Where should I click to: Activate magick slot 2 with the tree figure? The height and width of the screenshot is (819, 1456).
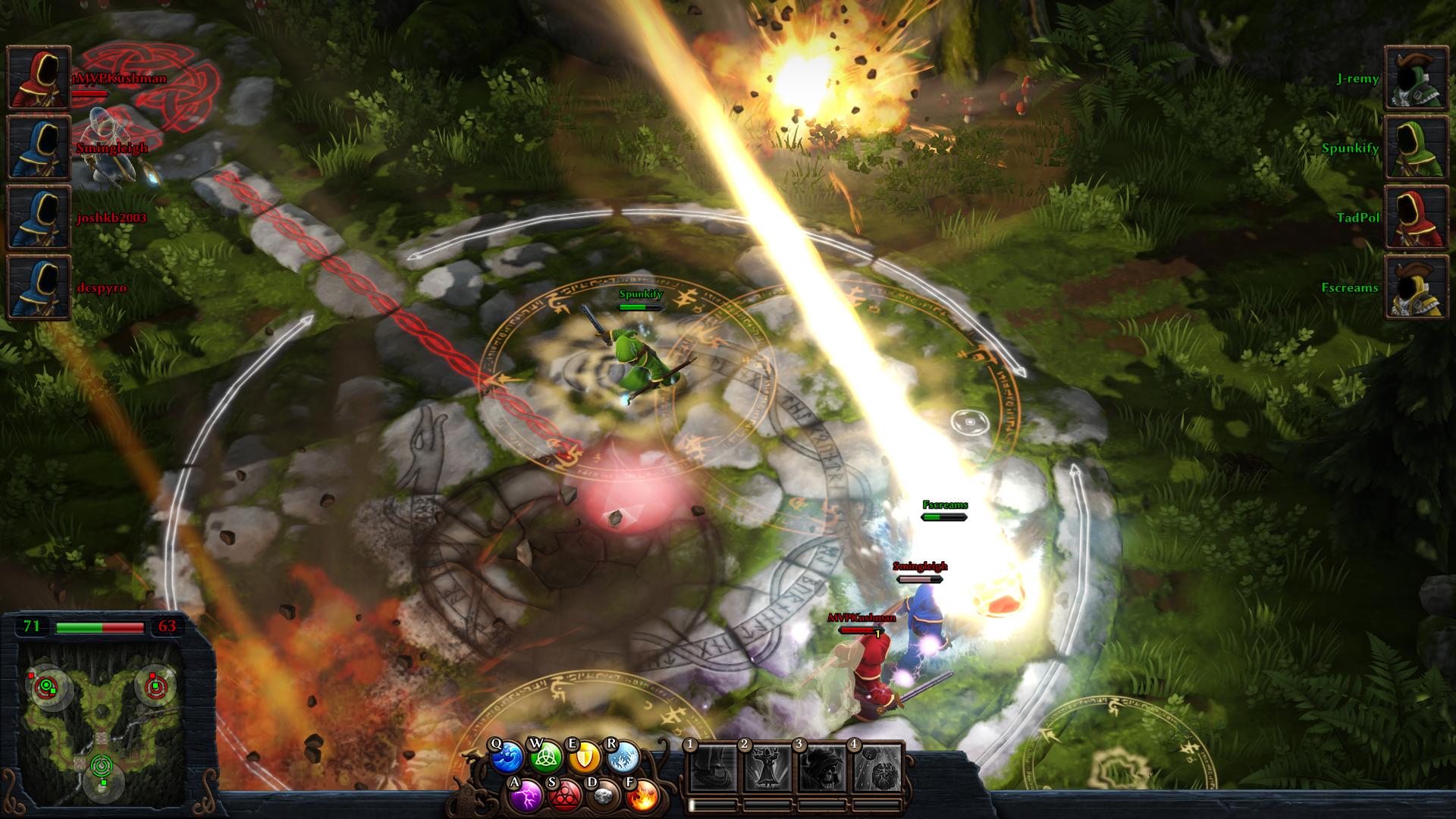(768, 767)
